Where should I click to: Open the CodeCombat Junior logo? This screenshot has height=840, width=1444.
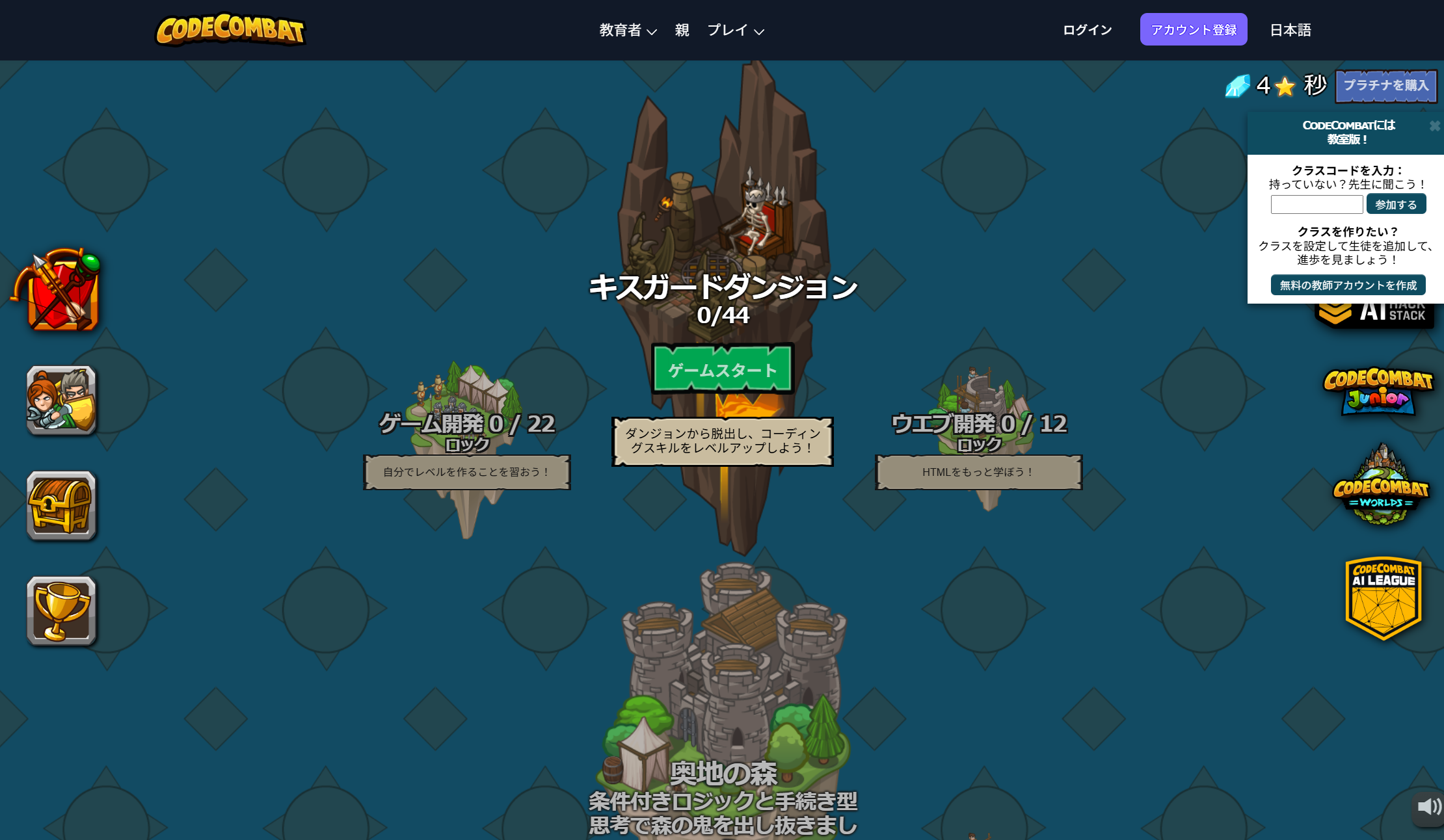click(1378, 390)
